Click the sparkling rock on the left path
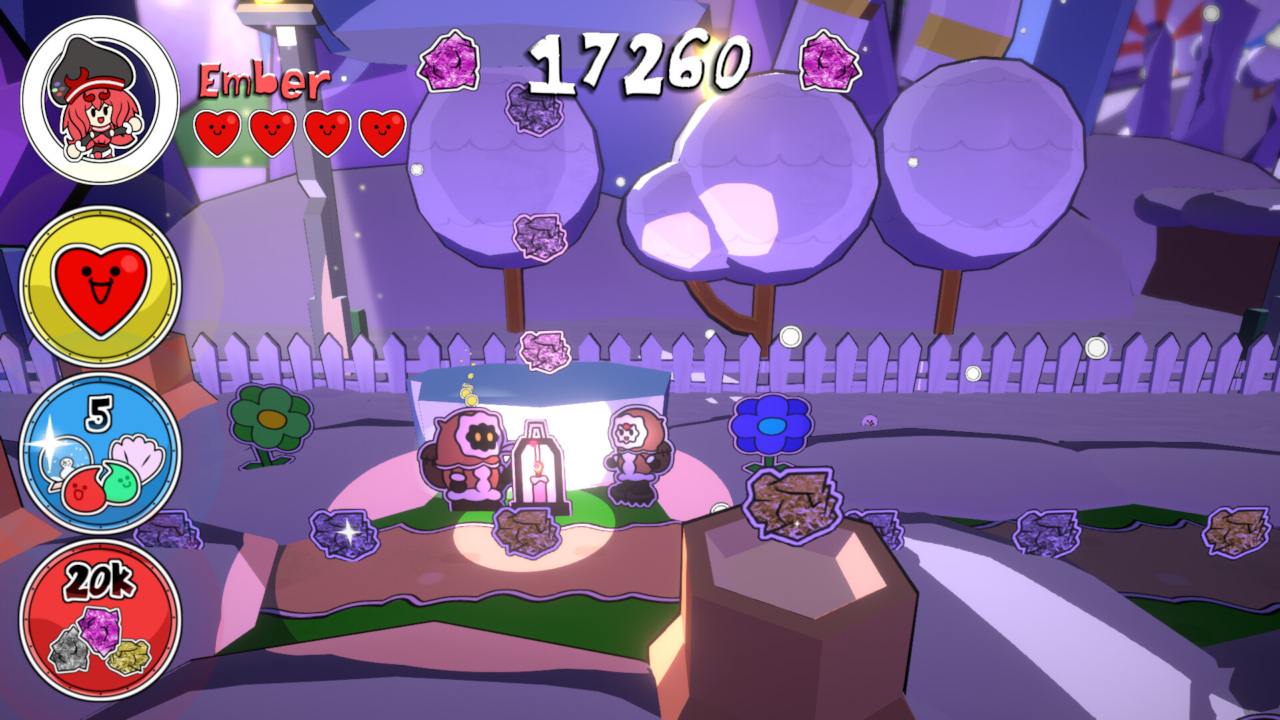The image size is (1280, 720). tap(345, 532)
